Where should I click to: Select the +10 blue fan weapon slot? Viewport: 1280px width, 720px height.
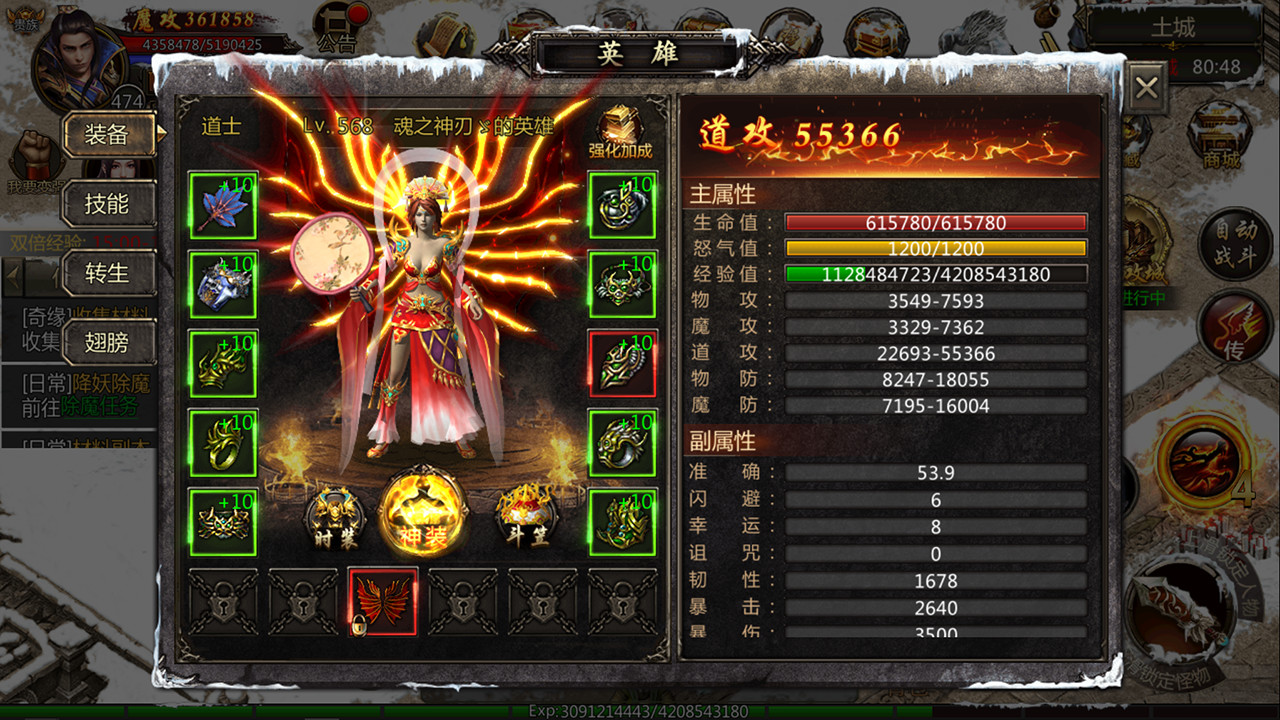(x=222, y=208)
